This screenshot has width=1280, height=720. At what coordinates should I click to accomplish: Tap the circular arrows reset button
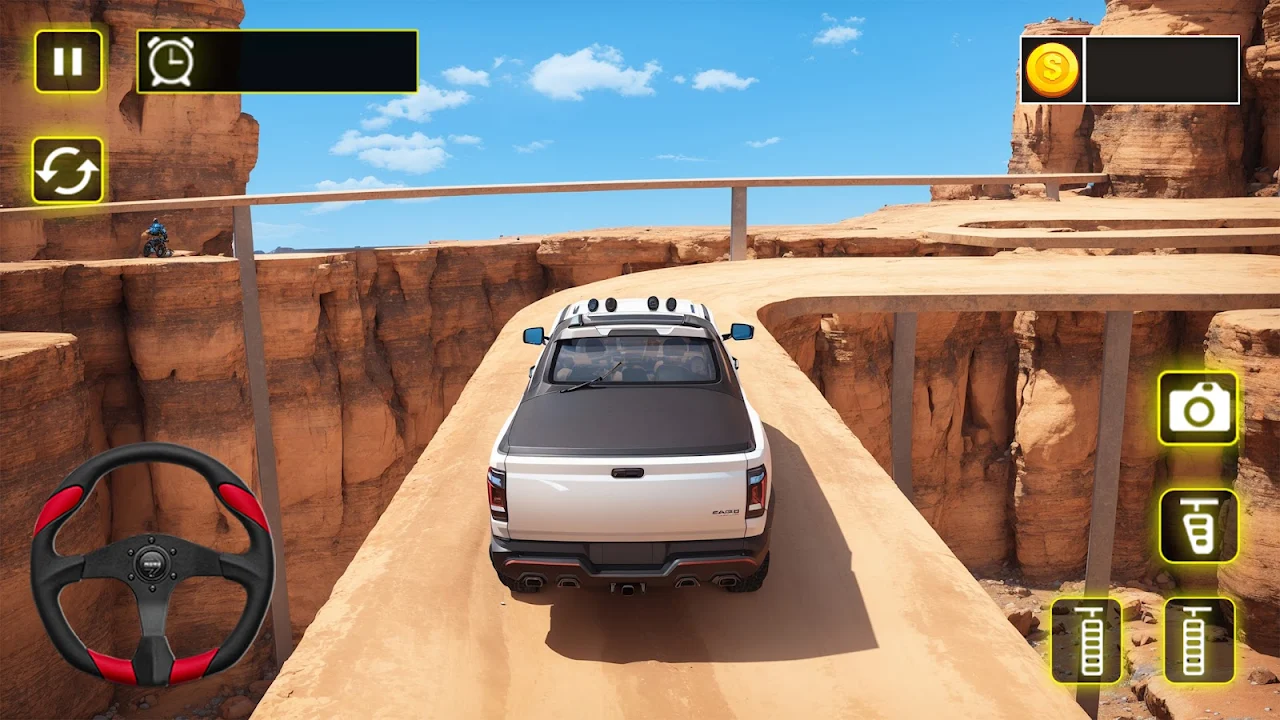(x=68, y=171)
